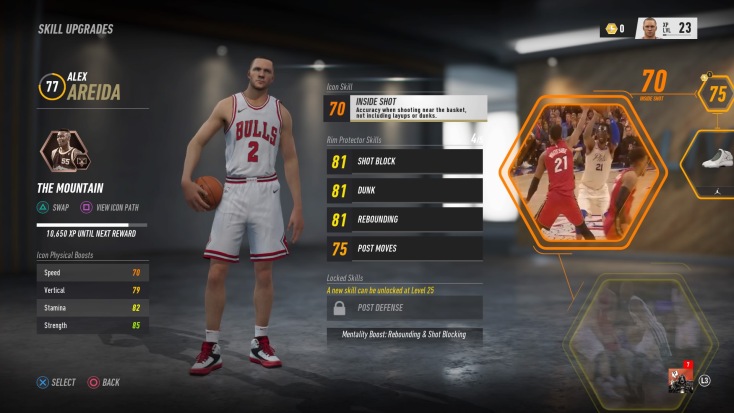
Task: Click The Mountain icon badge
Action: [x=64, y=153]
